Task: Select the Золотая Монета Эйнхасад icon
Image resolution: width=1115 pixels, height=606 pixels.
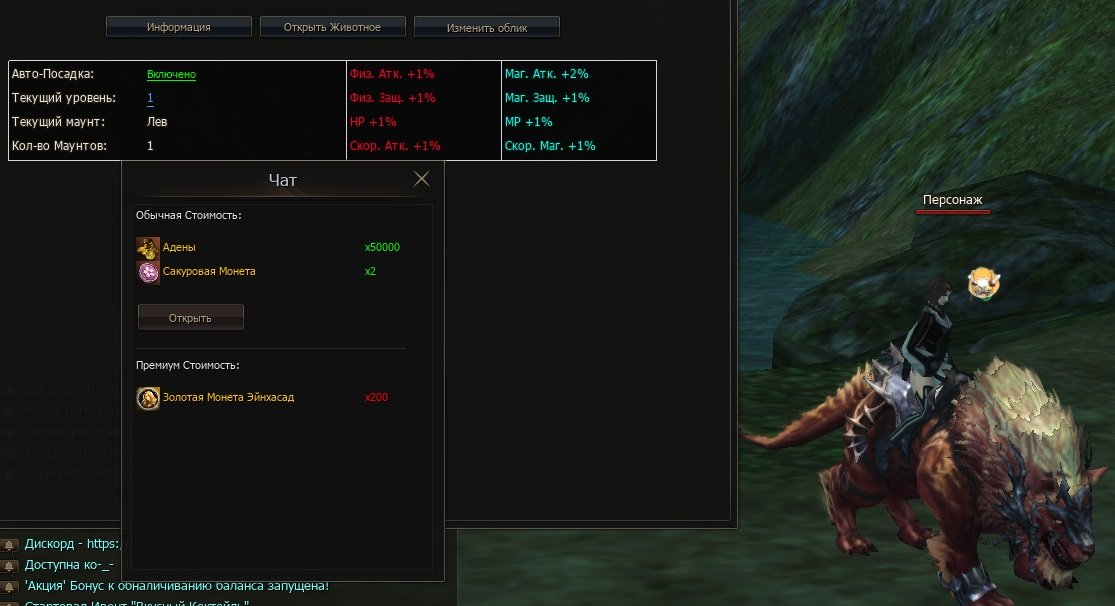Action: pos(148,398)
